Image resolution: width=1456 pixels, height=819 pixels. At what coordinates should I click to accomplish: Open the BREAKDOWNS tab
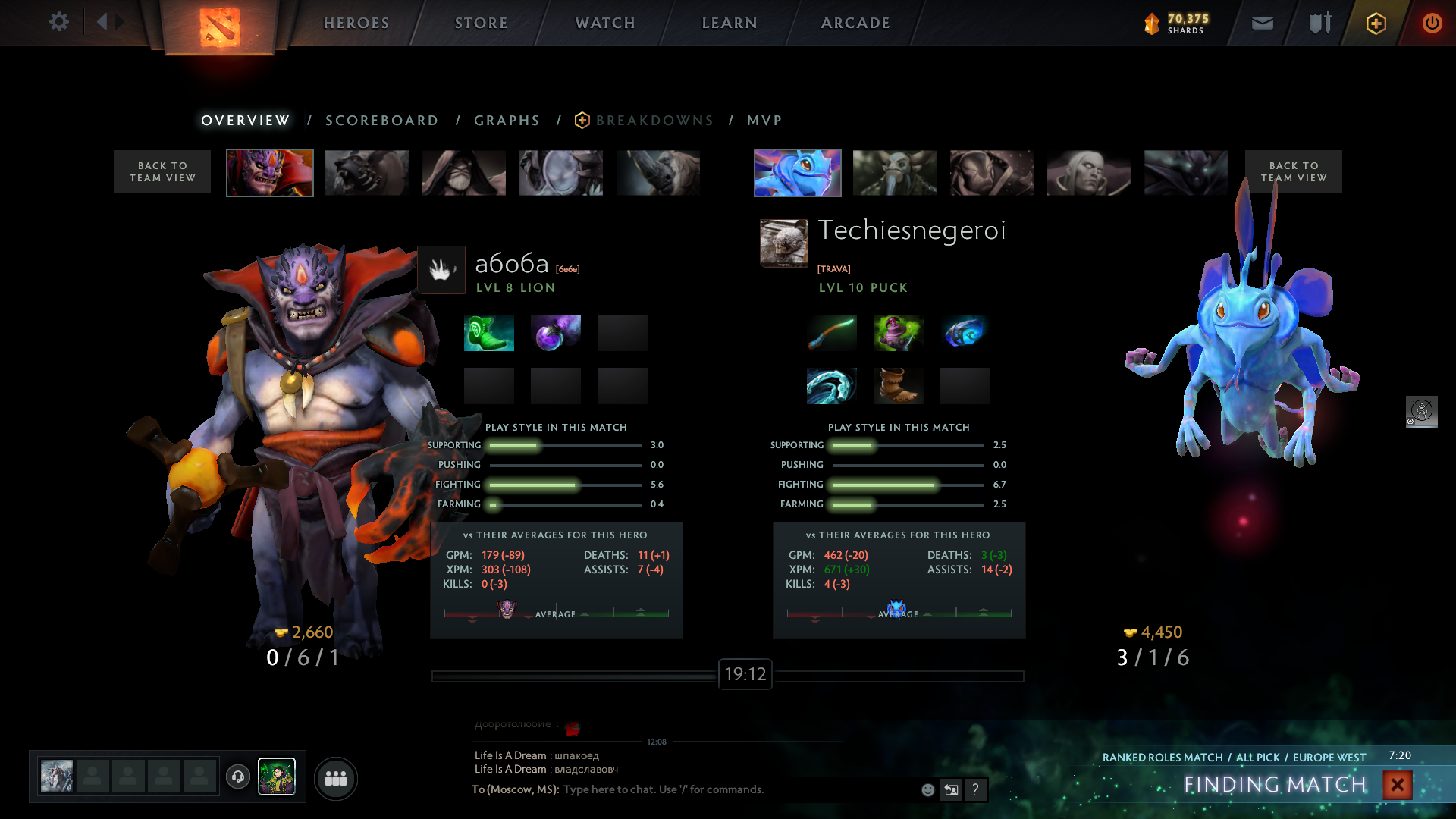[654, 121]
